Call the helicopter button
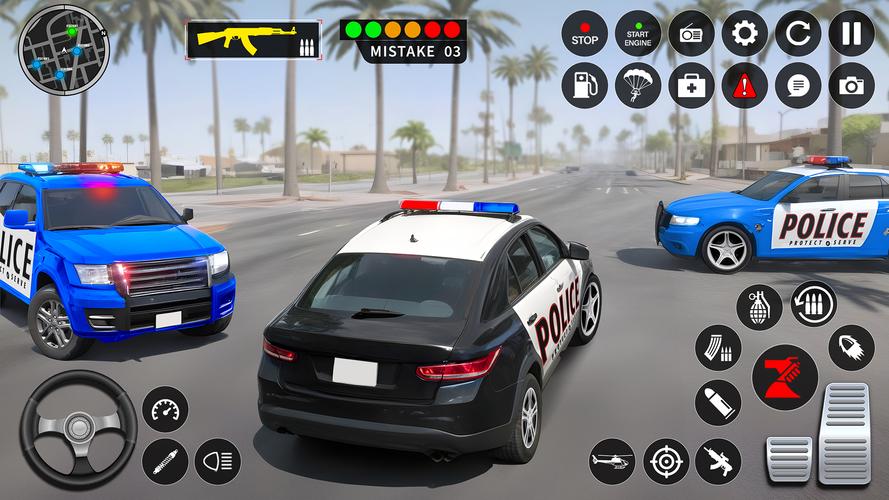This screenshot has width=889, height=500. pyautogui.click(x=612, y=461)
